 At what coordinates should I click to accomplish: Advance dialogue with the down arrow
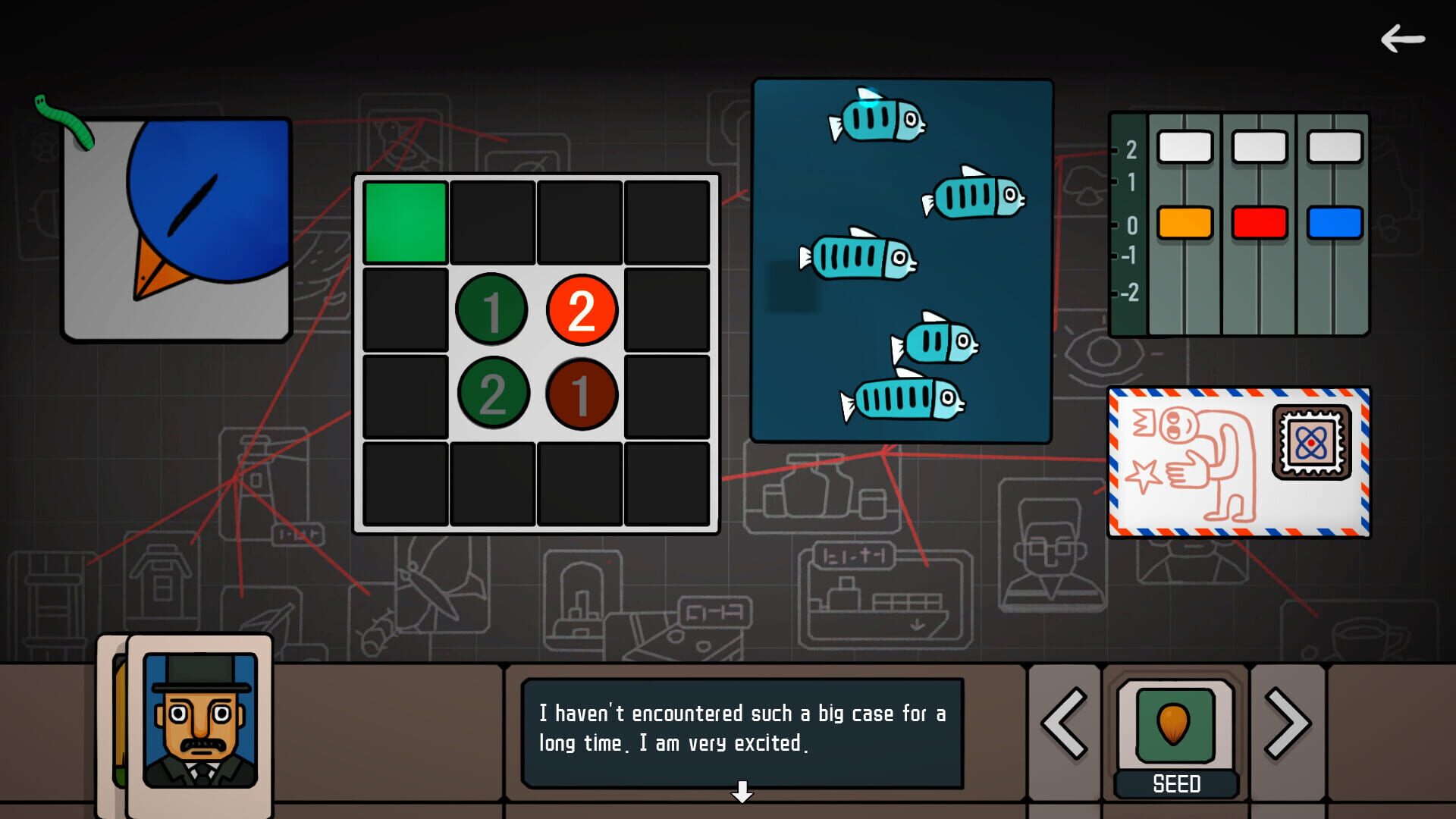(x=741, y=792)
